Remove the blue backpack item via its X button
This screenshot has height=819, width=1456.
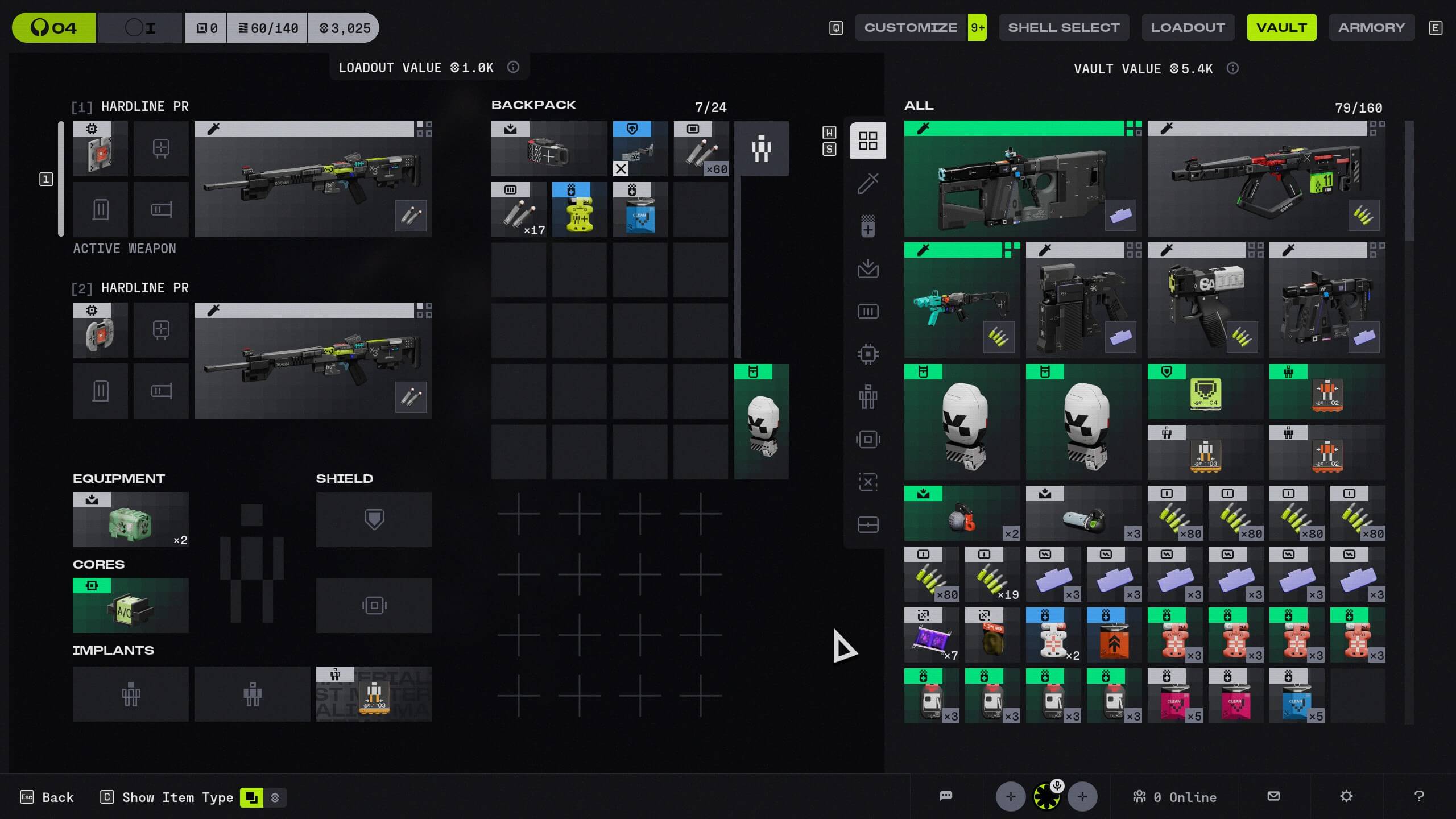pyautogui.click(x=620, y=169)
